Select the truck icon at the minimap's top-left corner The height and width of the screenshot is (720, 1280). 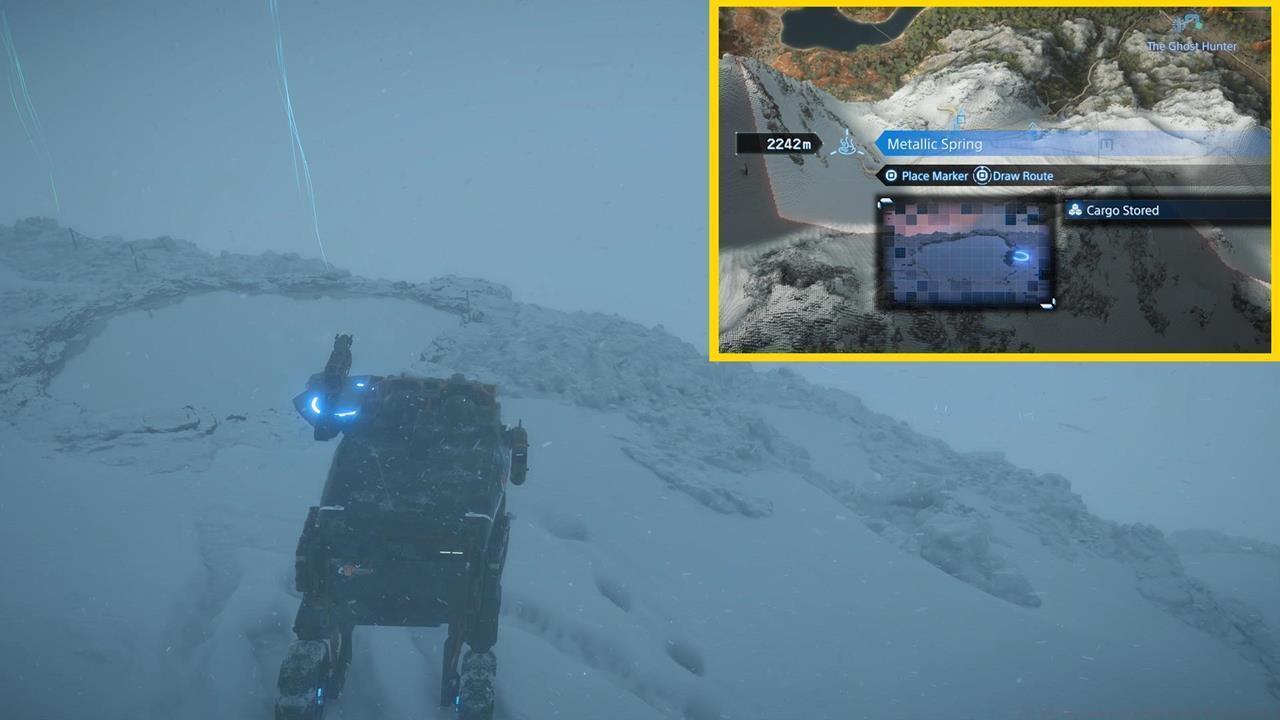[884, 202]
